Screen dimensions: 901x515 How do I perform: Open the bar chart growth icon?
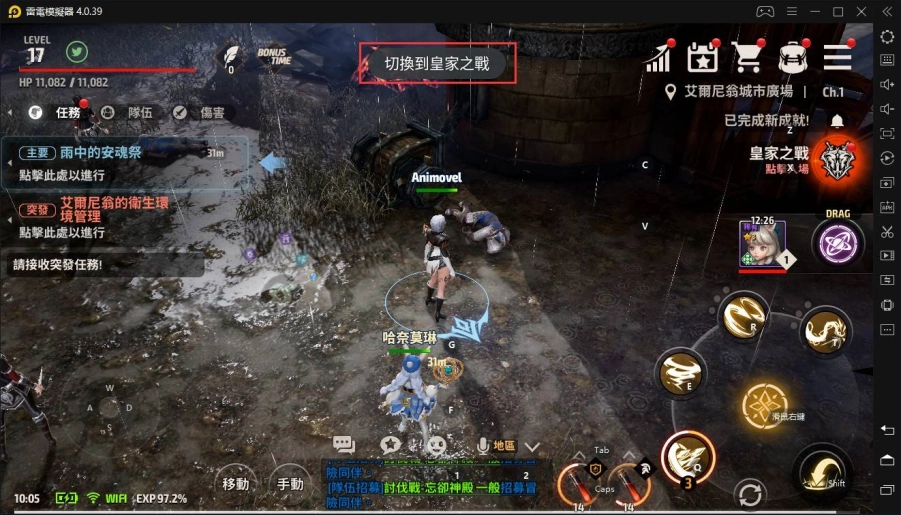coord(658,58)
